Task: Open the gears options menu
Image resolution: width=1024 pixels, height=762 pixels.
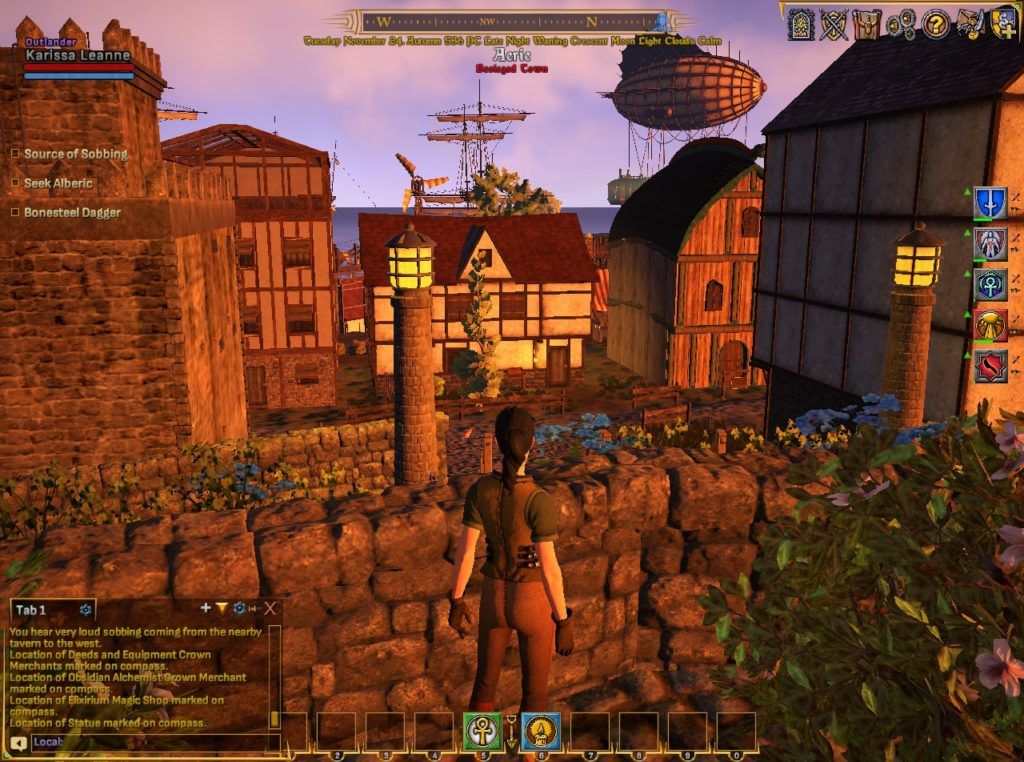Action: (x=901, y=23)
